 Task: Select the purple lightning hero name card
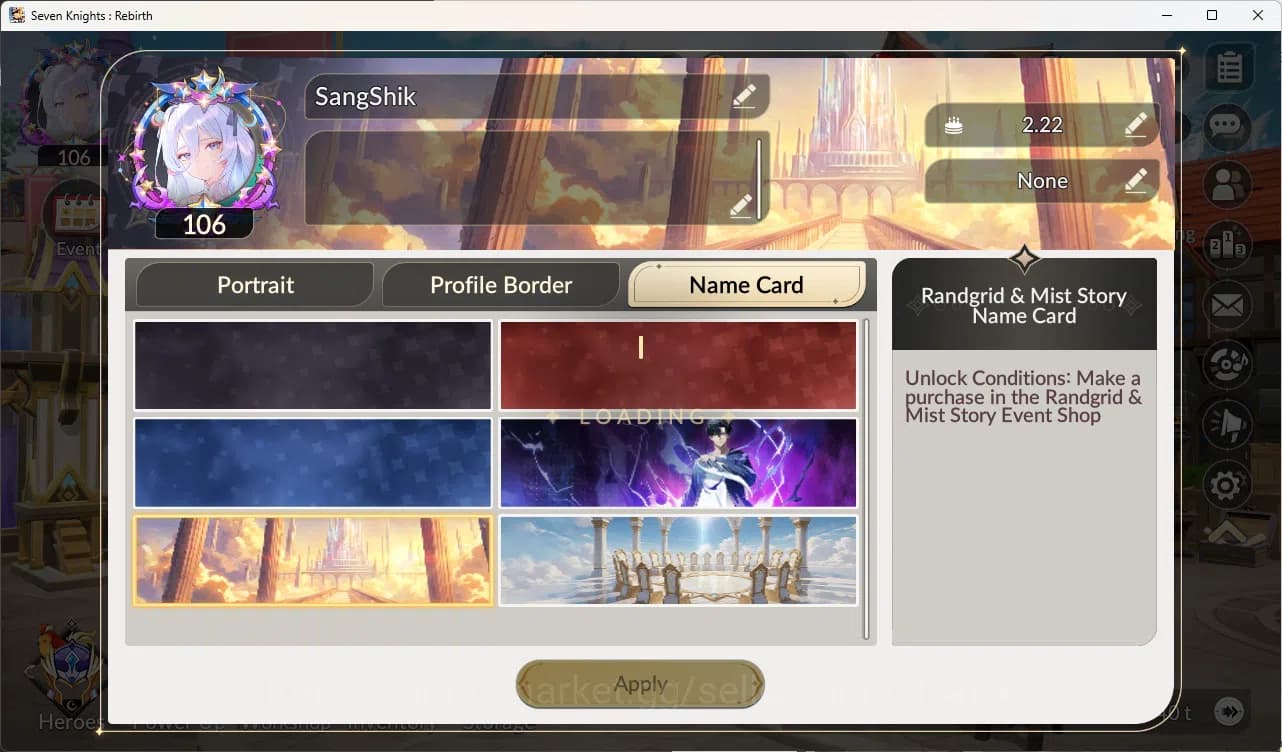[x=678, y=463]
